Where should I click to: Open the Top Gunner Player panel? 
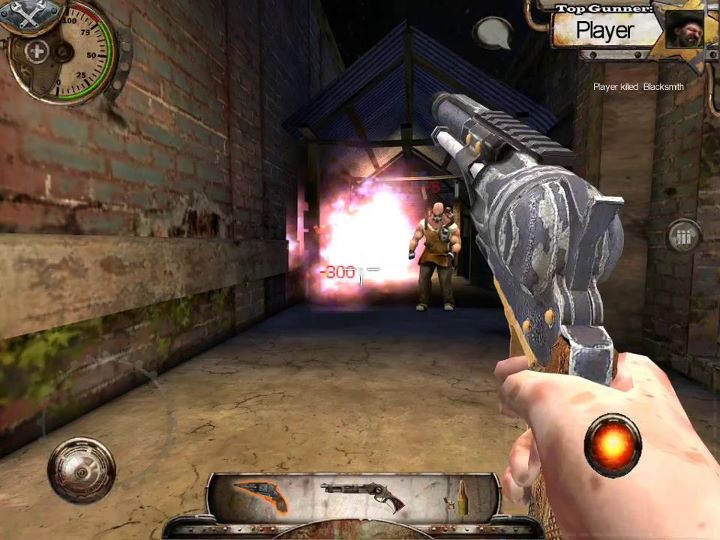605,29
